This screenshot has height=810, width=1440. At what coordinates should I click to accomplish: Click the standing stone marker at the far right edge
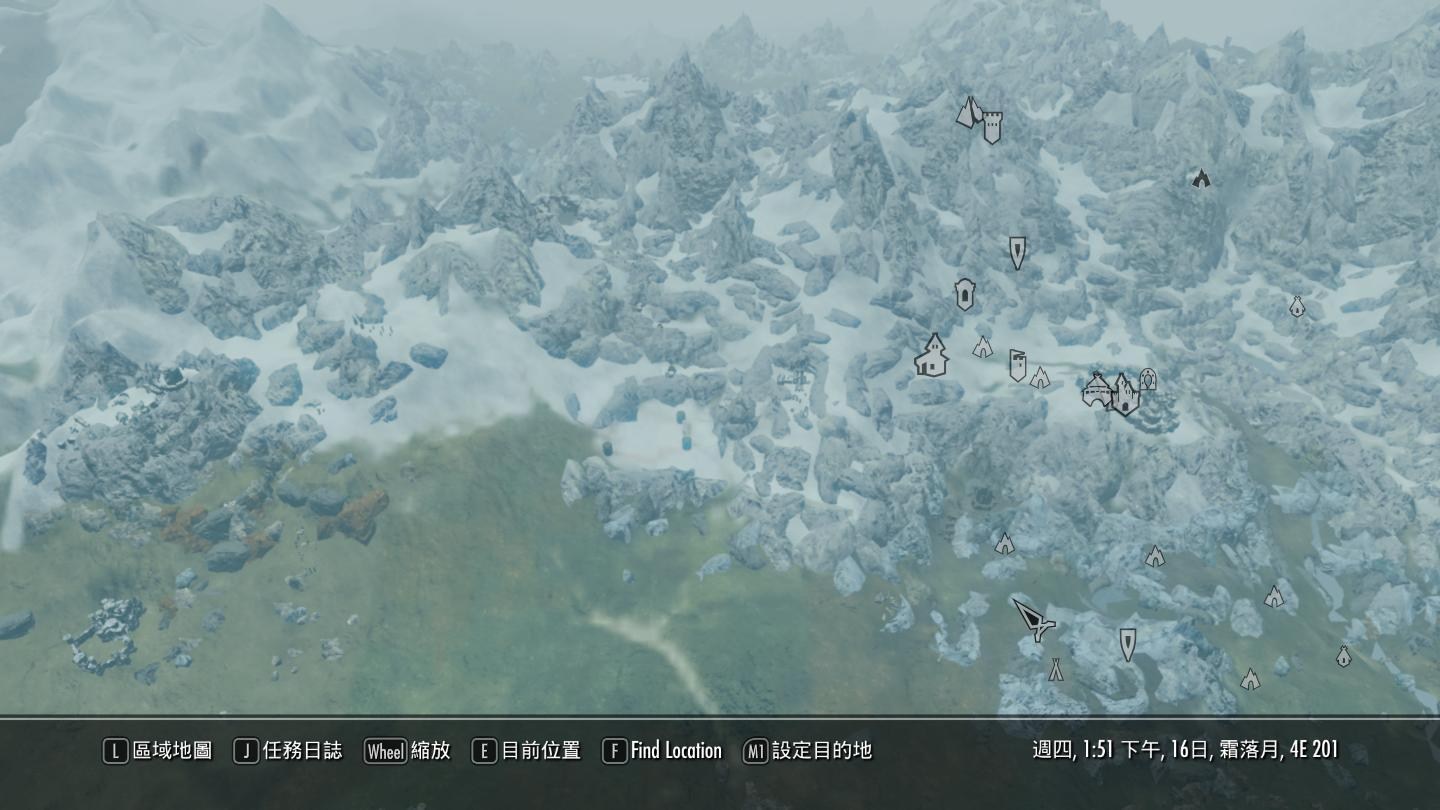pyautogui.click(x=1297, y=307)
